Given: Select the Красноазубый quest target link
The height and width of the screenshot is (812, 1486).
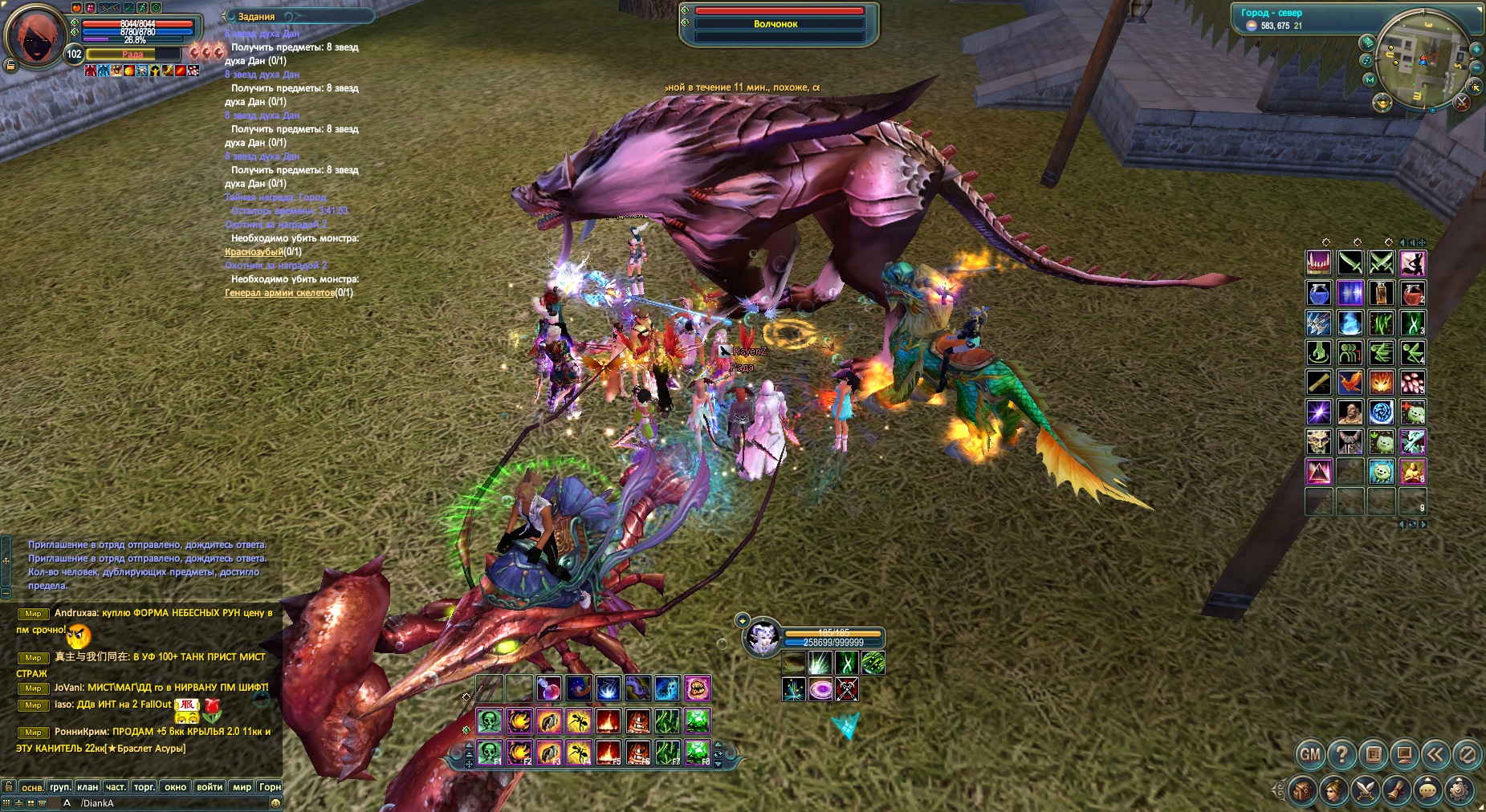Looking at the screenshot, I should tap(254, 252).
